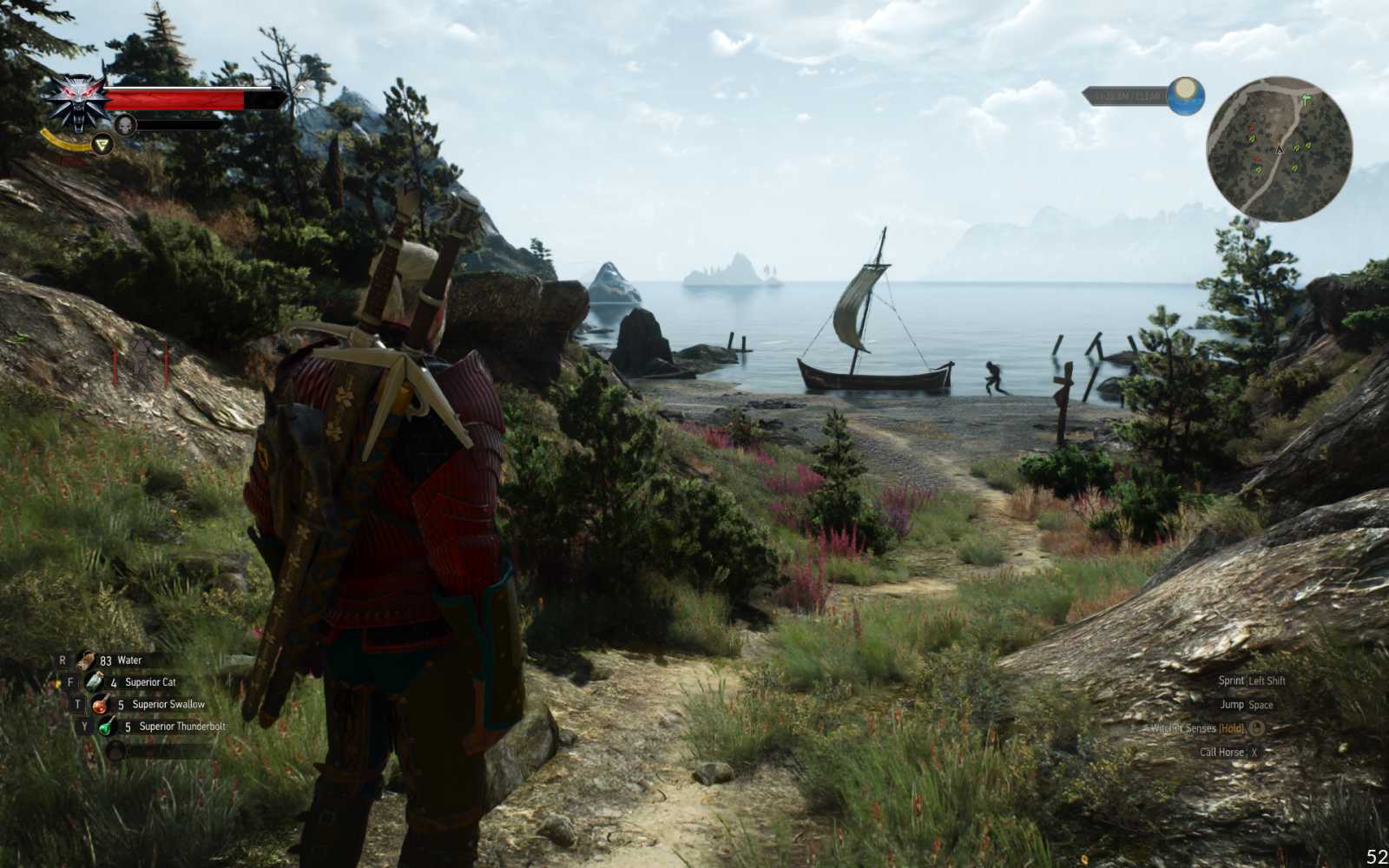The height and width of the screenshot is (868, 1389).
Task: Click the red health bar
Action: [174, 99]
